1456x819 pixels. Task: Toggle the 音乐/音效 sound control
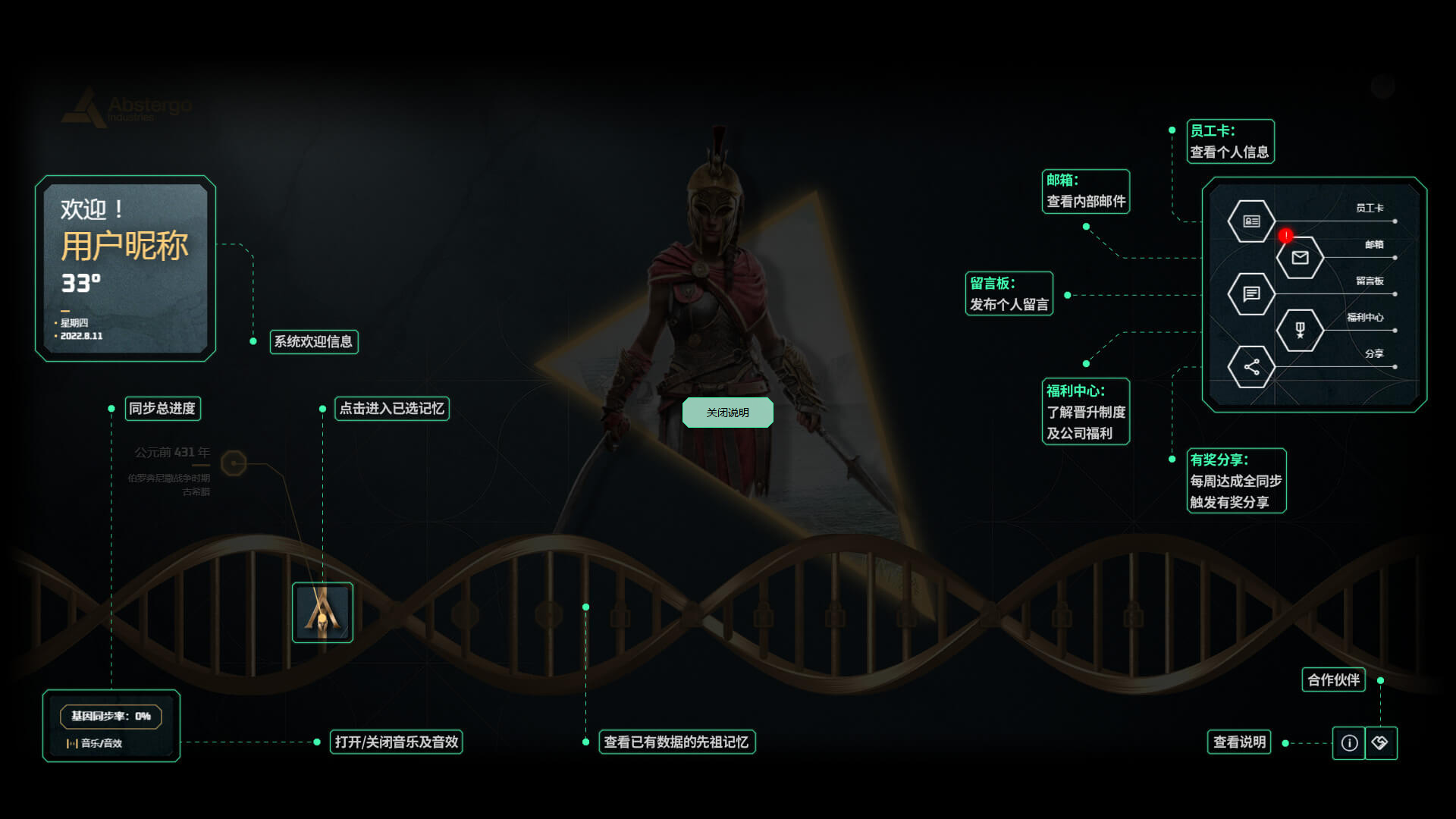click(95, 743)
